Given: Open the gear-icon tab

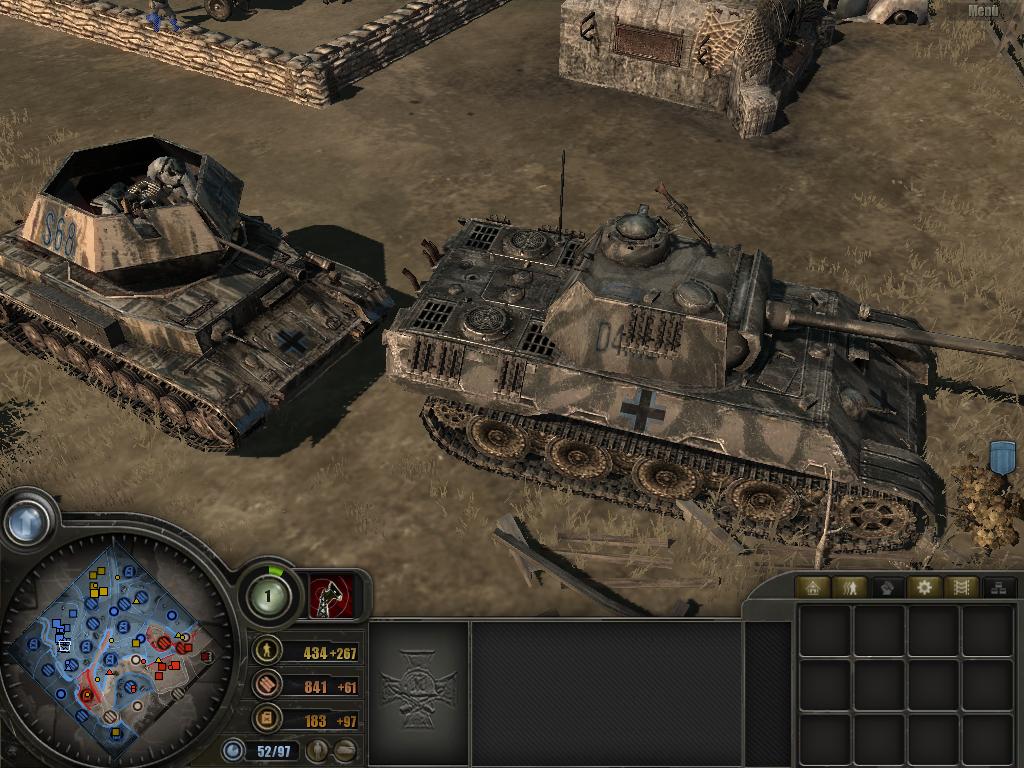Looking at the screenshot, I should (924, 587).
